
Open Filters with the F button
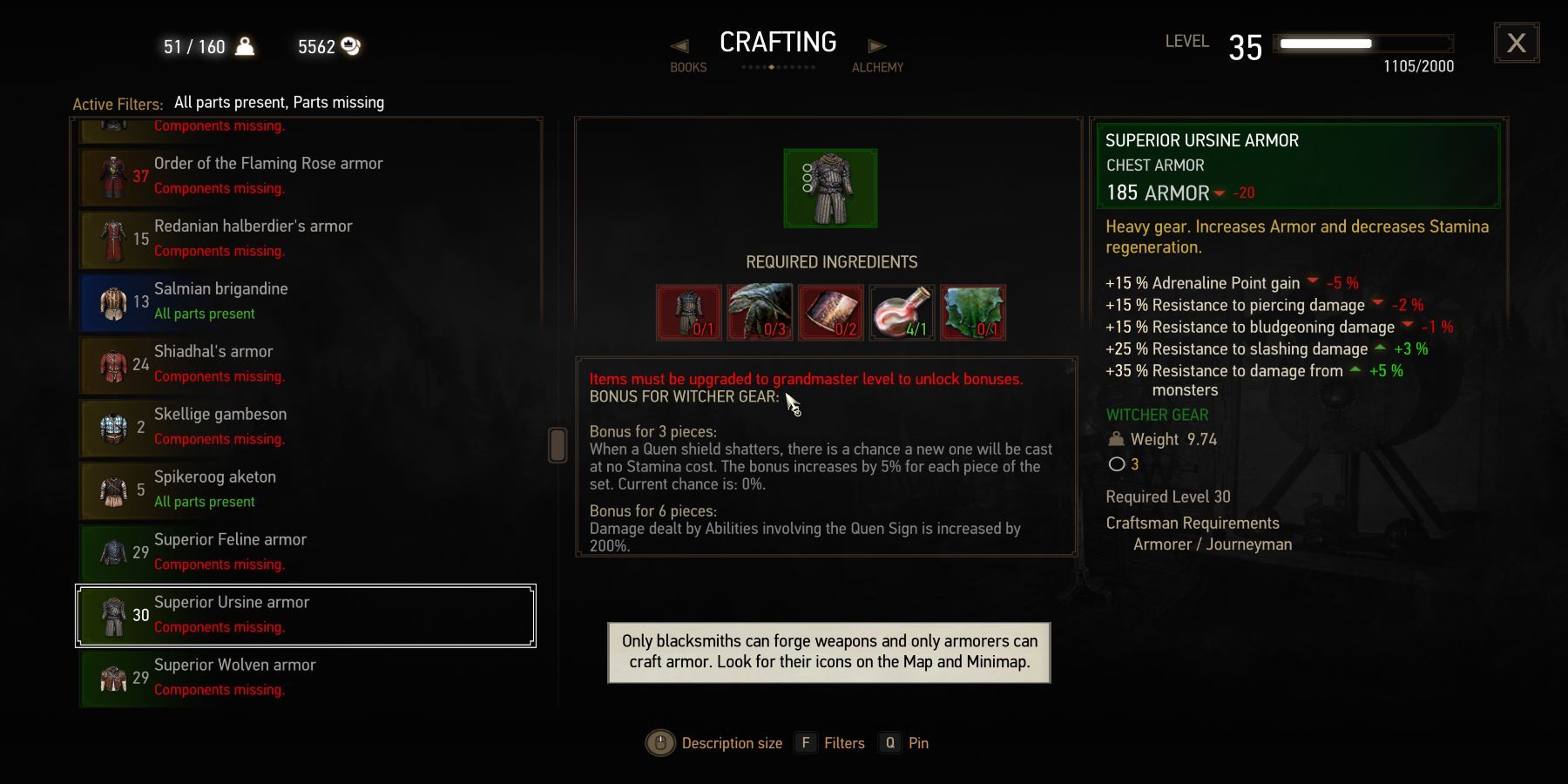804,742
